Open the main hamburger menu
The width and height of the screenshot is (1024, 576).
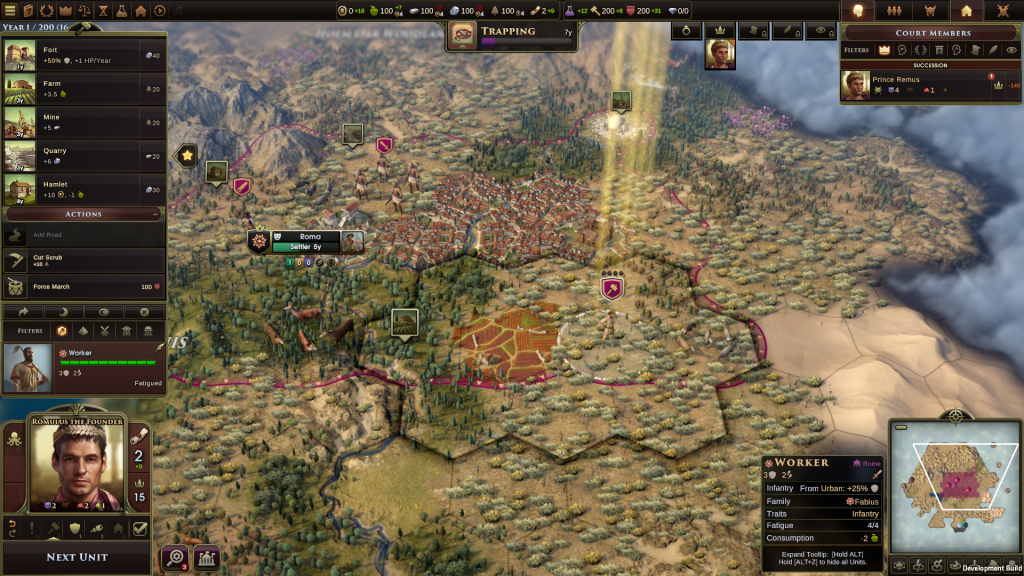pos(9,10)
